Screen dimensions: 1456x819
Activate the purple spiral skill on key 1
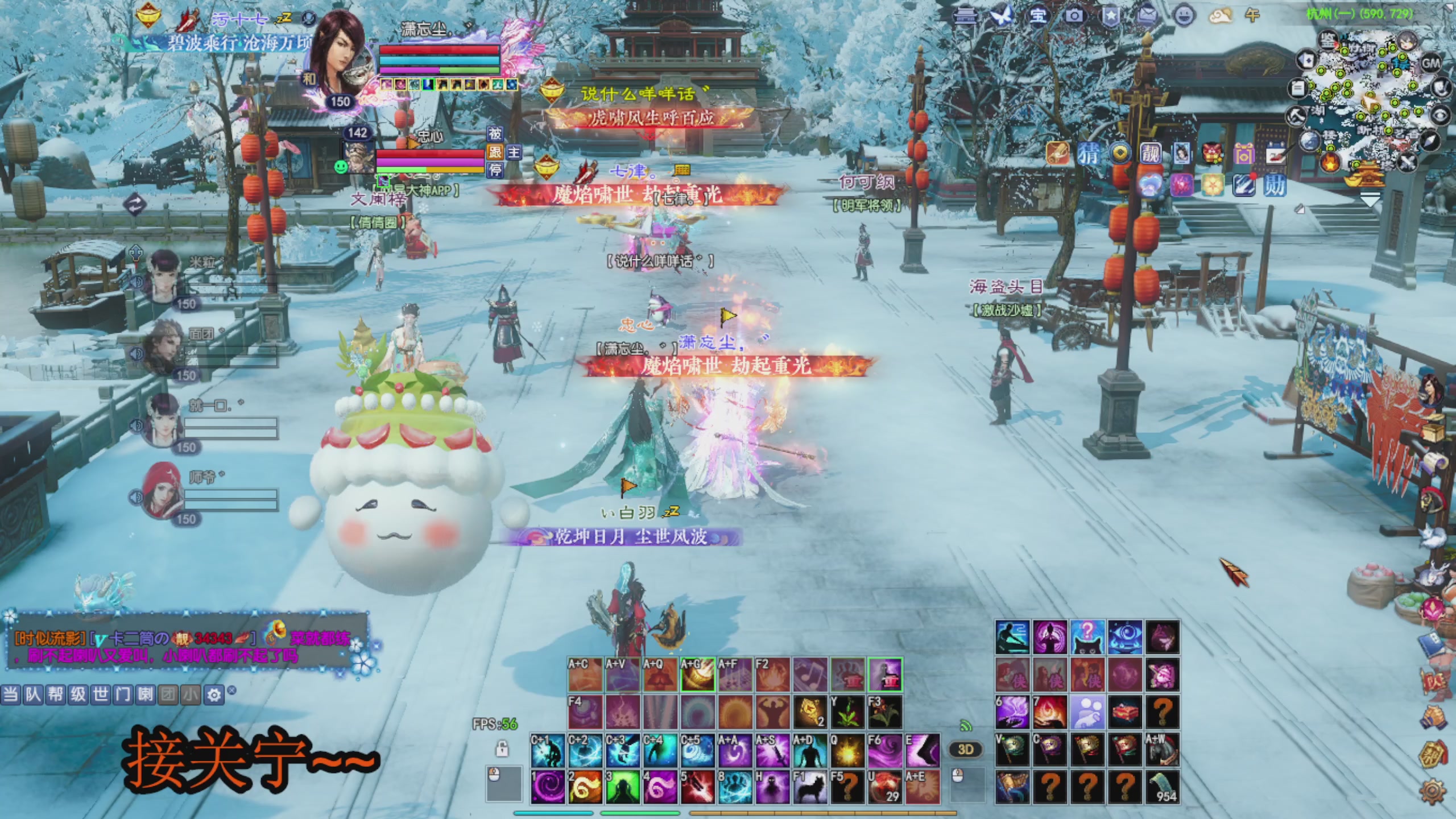[548, 787]
